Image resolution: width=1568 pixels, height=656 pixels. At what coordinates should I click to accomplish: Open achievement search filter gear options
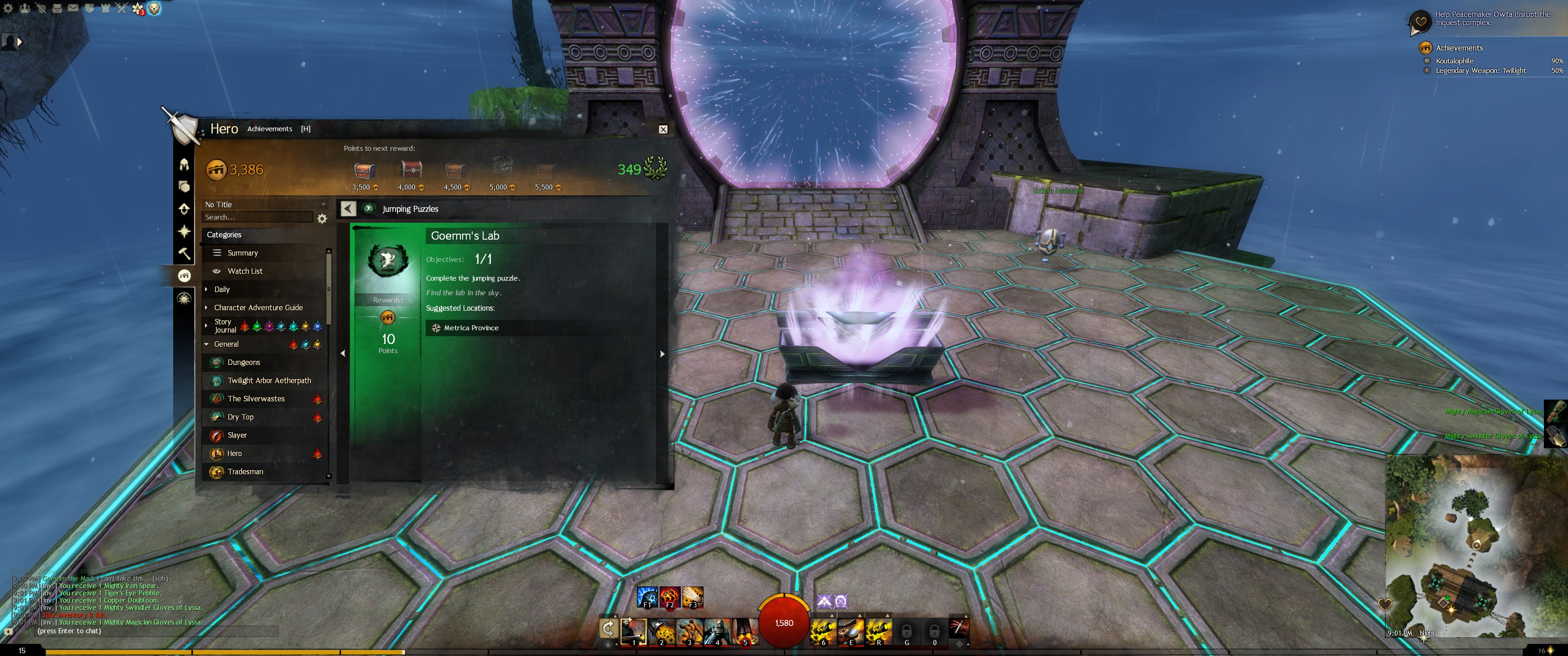(323, 219)
